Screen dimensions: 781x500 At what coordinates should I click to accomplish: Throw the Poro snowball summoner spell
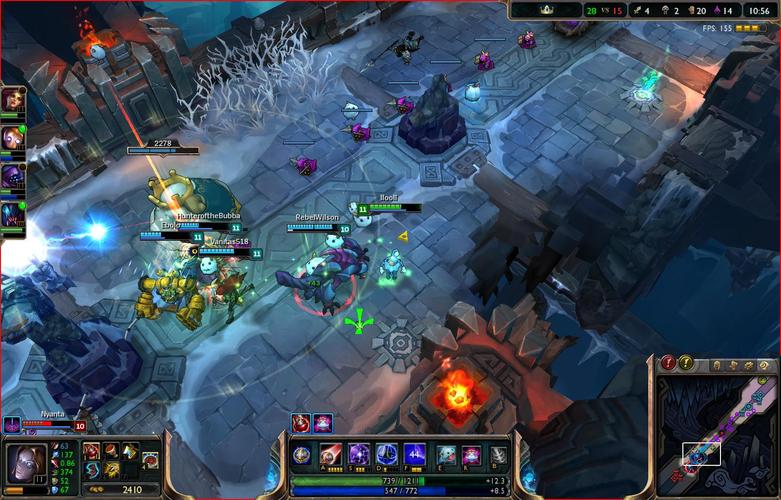pos(447,455)
